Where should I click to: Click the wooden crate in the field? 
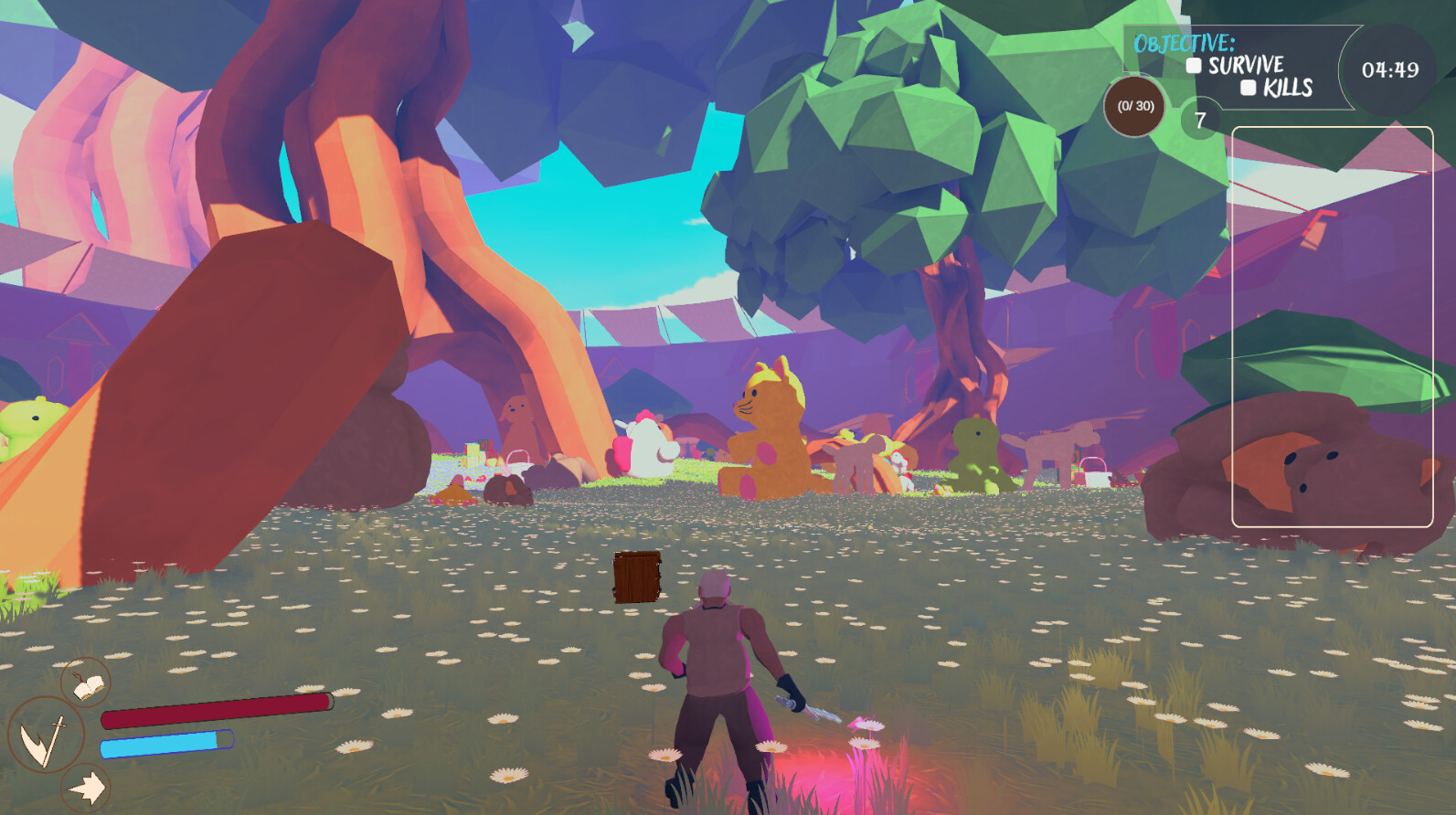[x=637, y=577]
